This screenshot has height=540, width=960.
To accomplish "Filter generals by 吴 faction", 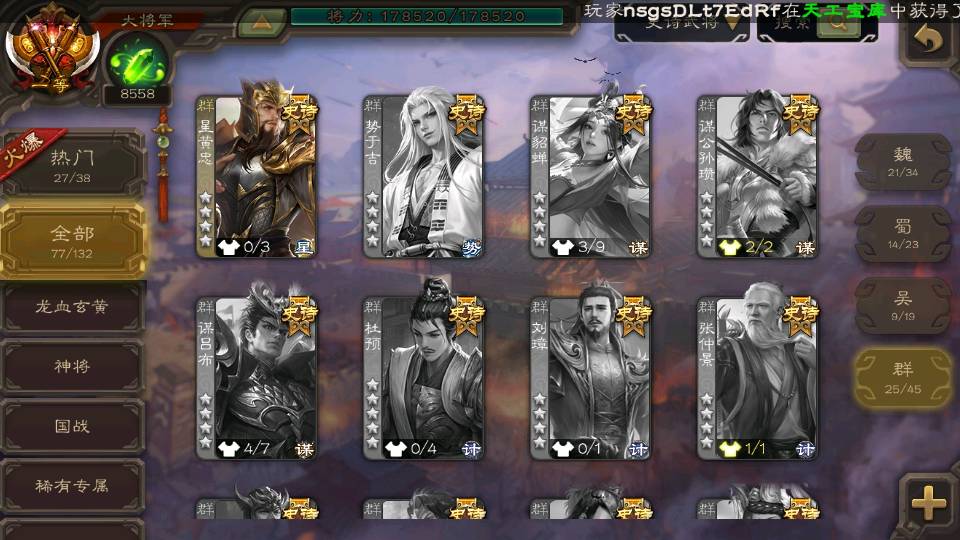I will coord(903,305).
